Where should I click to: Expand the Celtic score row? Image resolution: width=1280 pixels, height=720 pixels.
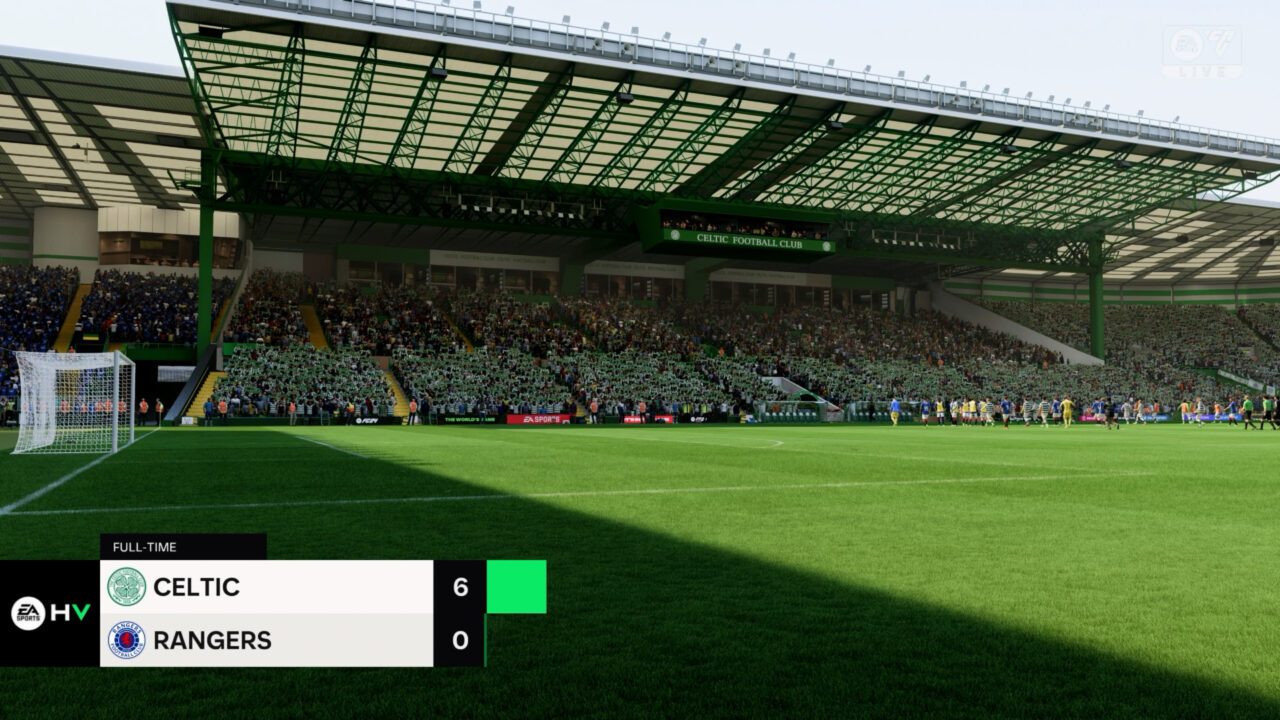pos(290,588)
